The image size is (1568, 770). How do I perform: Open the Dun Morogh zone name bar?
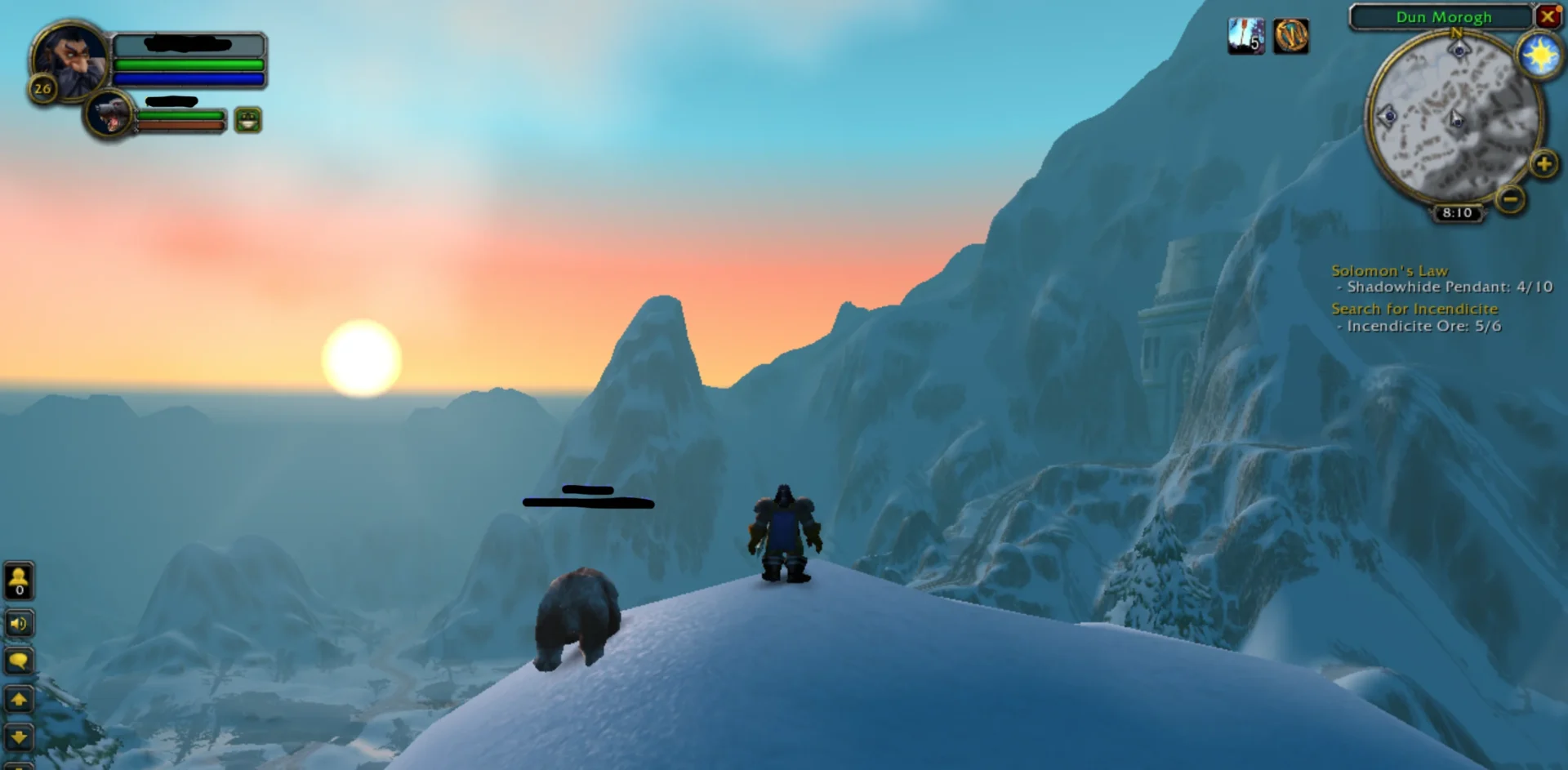pos(1441,17)
